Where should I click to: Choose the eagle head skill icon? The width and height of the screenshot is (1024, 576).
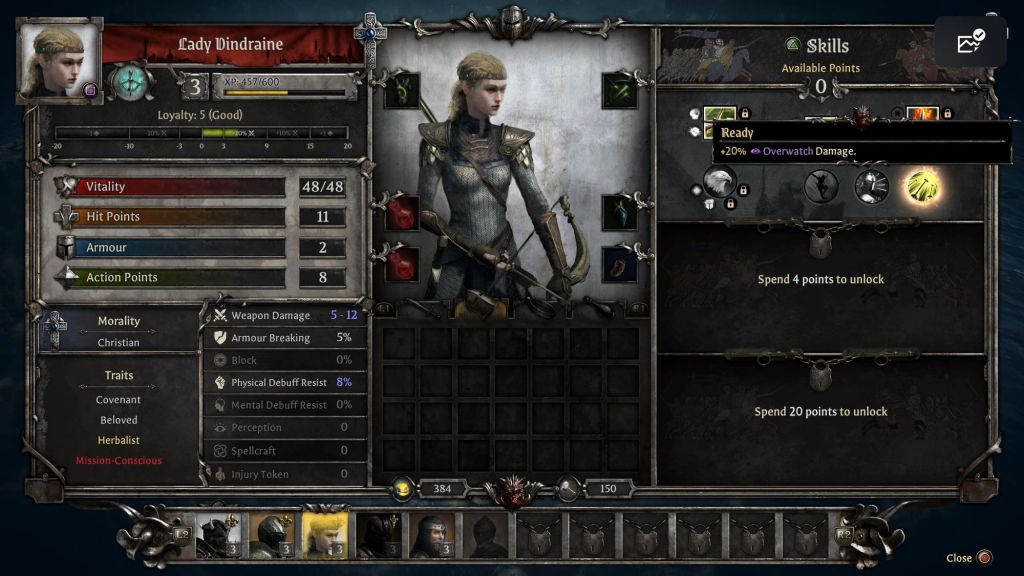coord(719,182)
